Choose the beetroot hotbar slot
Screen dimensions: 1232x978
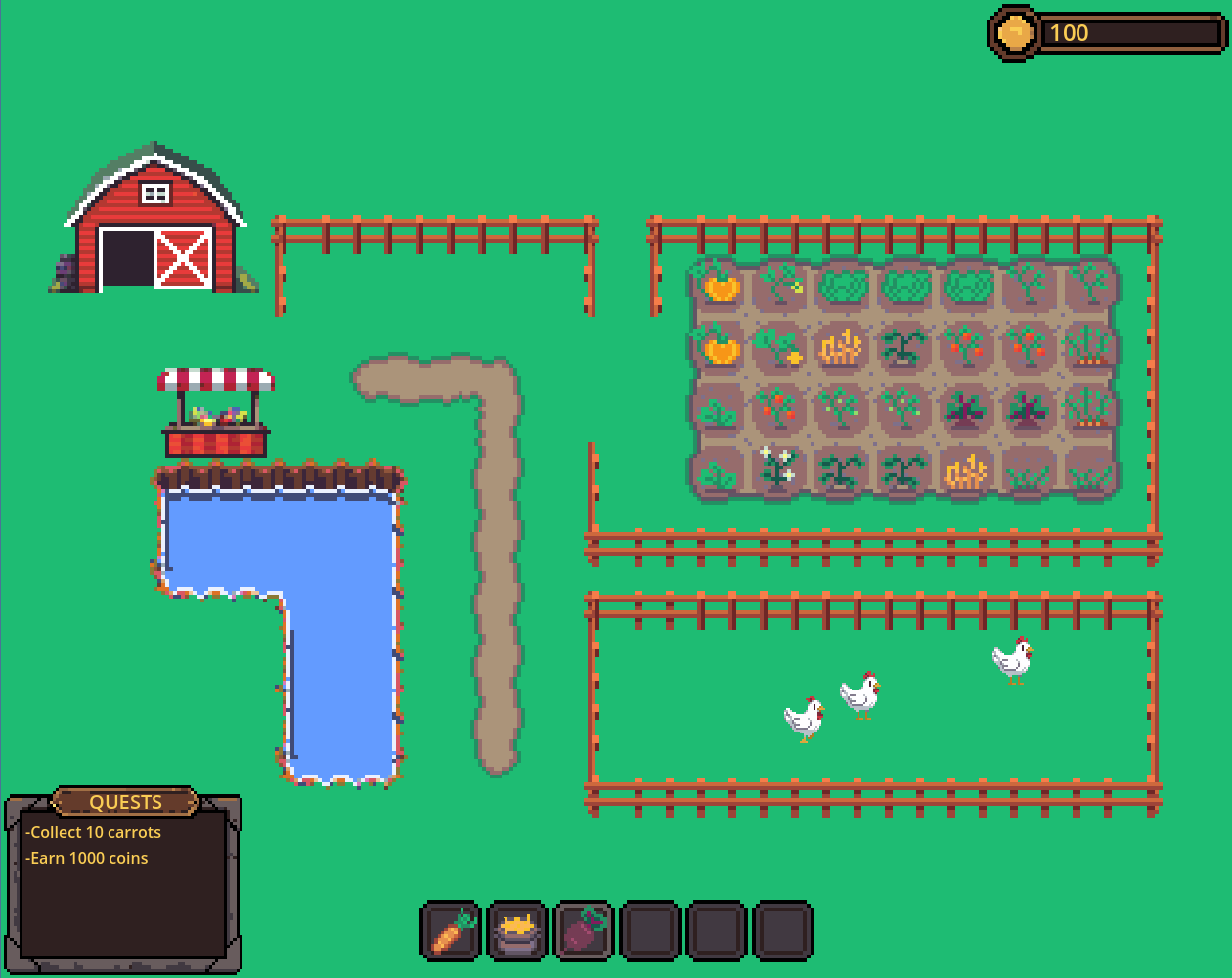click(x=584, y=930)
